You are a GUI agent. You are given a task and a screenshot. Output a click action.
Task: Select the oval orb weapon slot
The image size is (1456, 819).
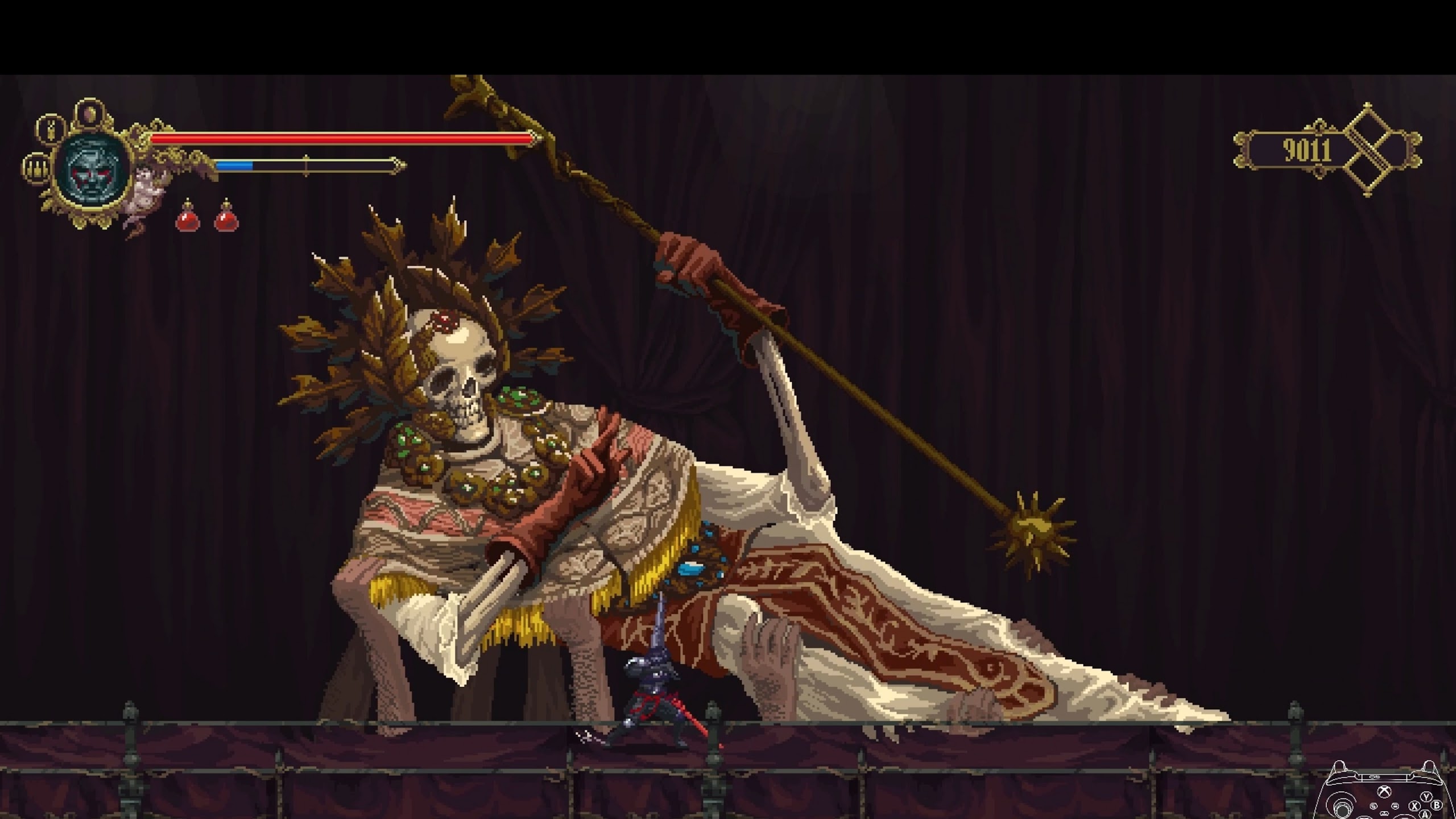[89, 115]
